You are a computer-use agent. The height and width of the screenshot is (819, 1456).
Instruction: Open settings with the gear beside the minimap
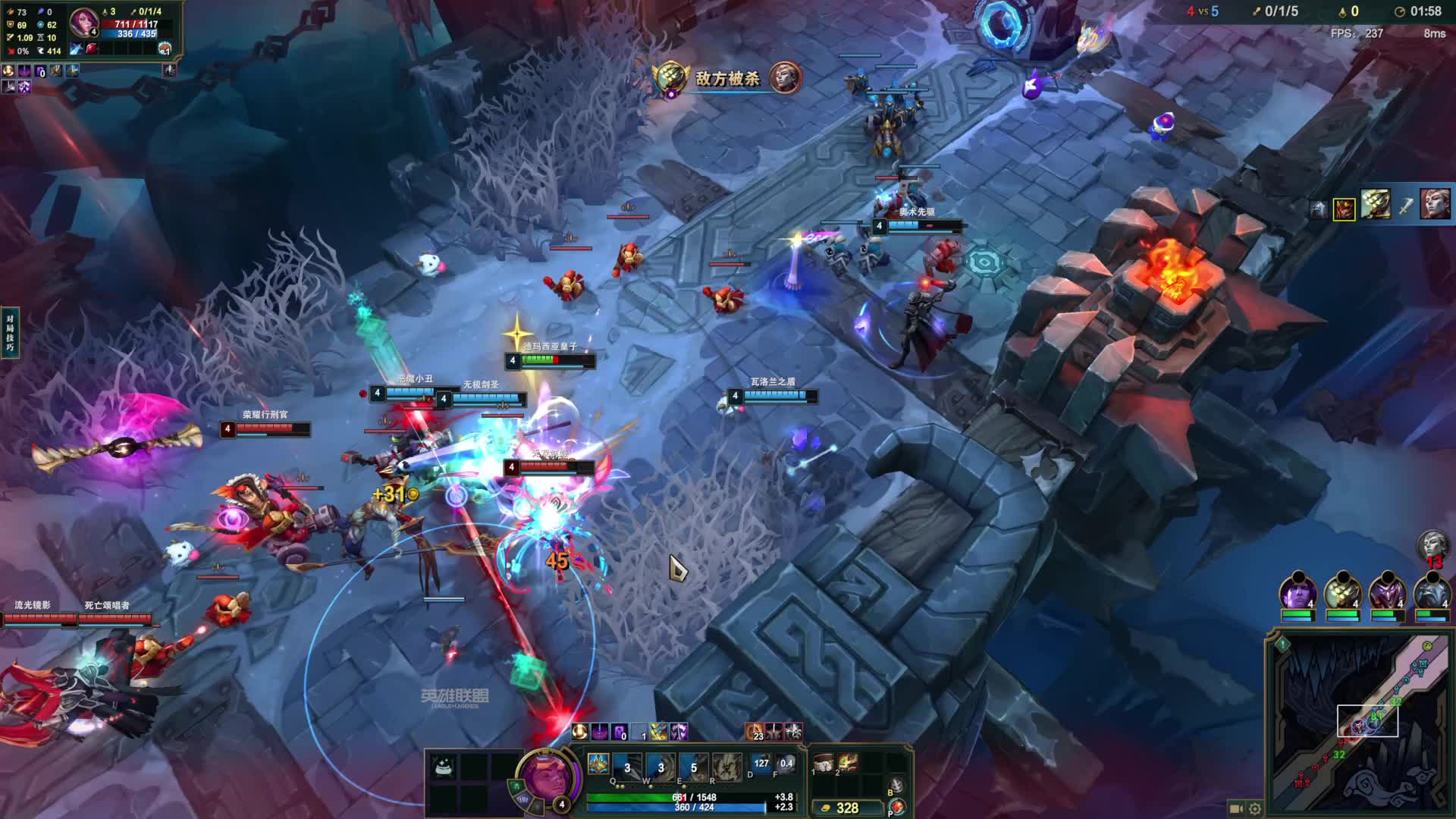(1255, 808)
